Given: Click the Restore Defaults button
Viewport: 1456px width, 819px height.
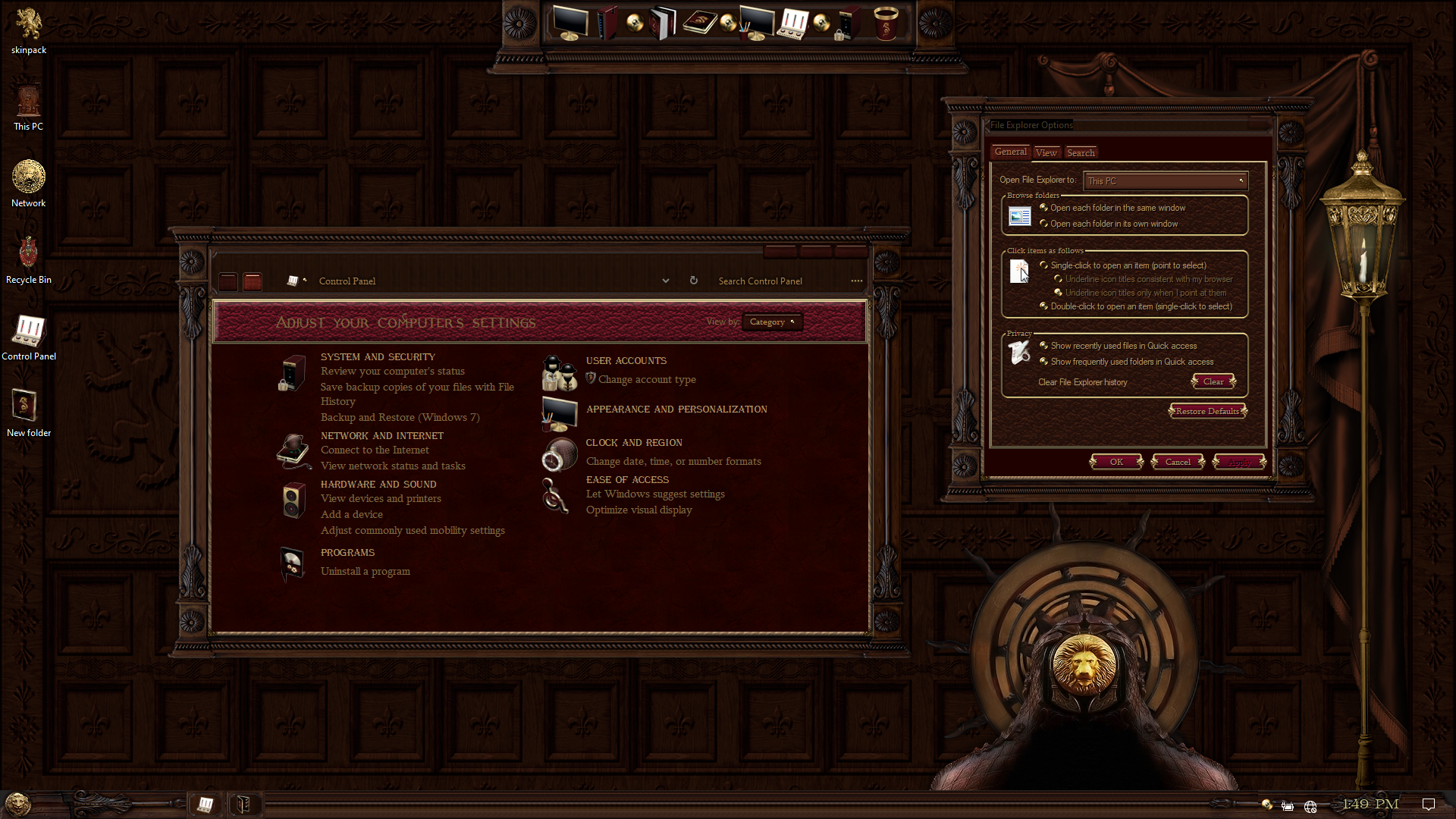Looking at the screenshot, I should pos(1207,411).
